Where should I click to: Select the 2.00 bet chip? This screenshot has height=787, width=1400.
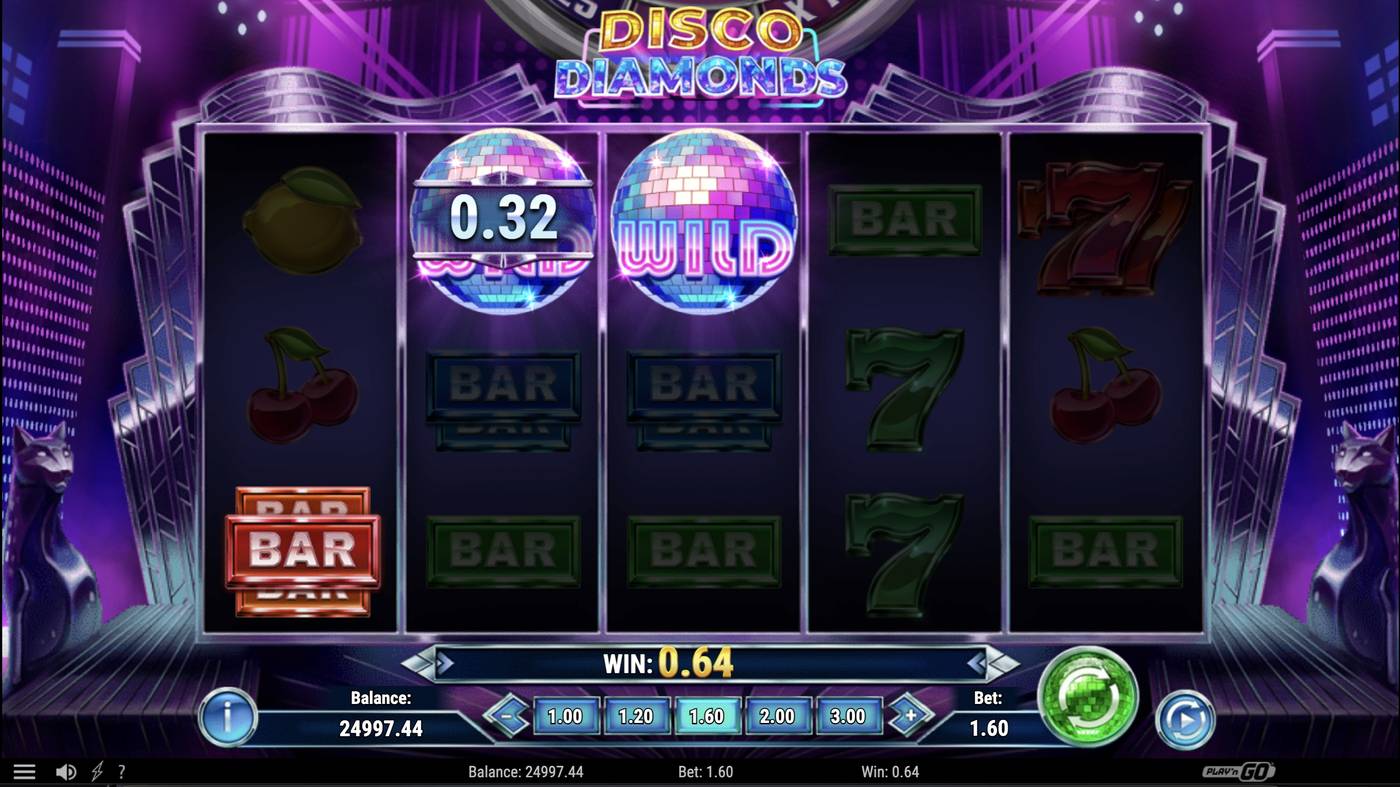(779, 716)
